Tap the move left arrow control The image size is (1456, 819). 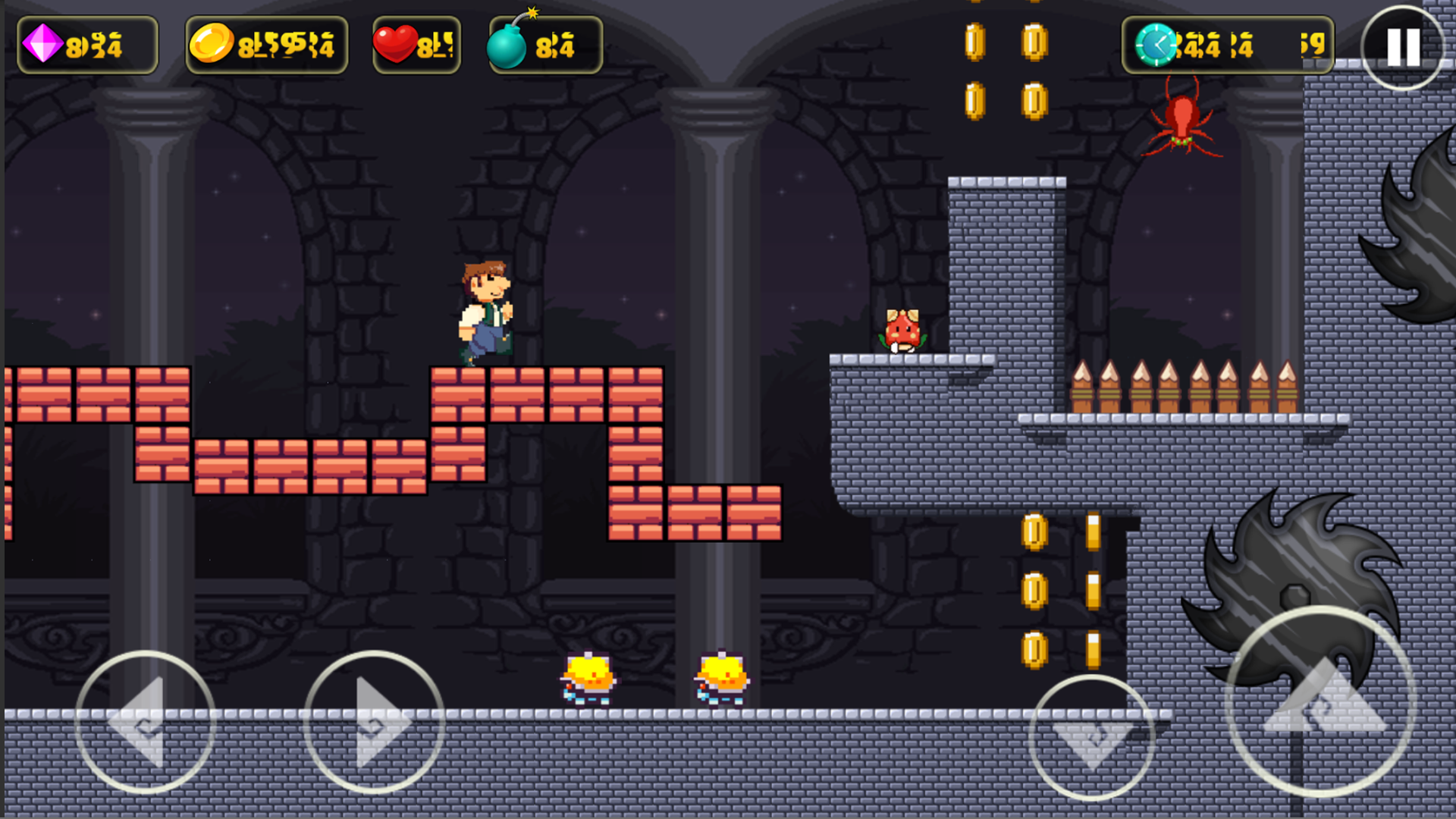click(x=145, y=722)
